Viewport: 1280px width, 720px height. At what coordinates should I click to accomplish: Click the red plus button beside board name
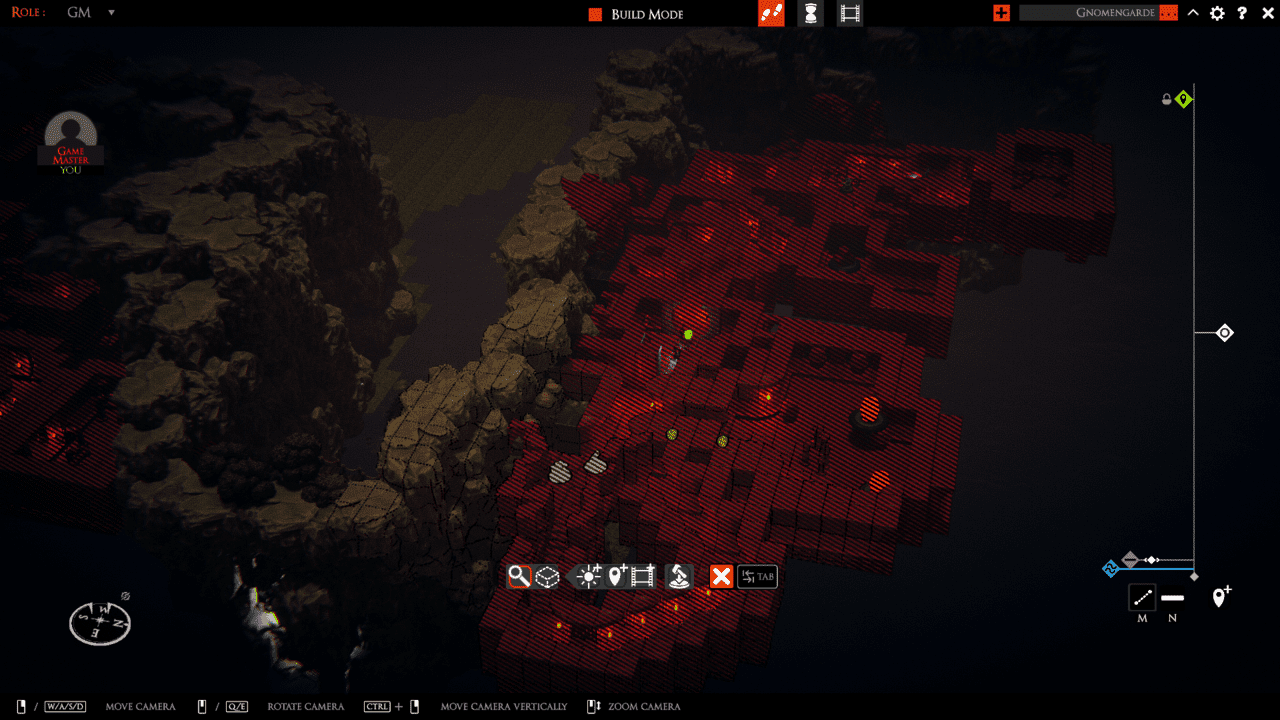[1001, 13]
